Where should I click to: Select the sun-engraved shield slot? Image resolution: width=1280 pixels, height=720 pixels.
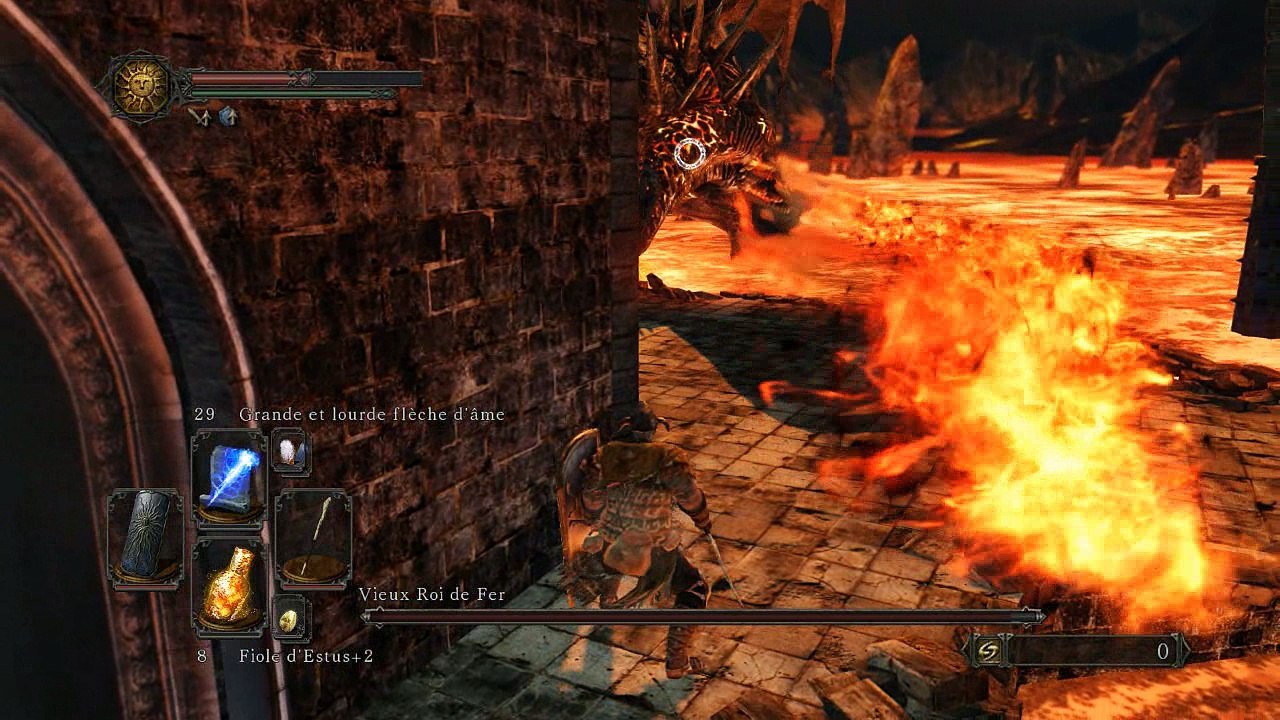click(145, 536)
